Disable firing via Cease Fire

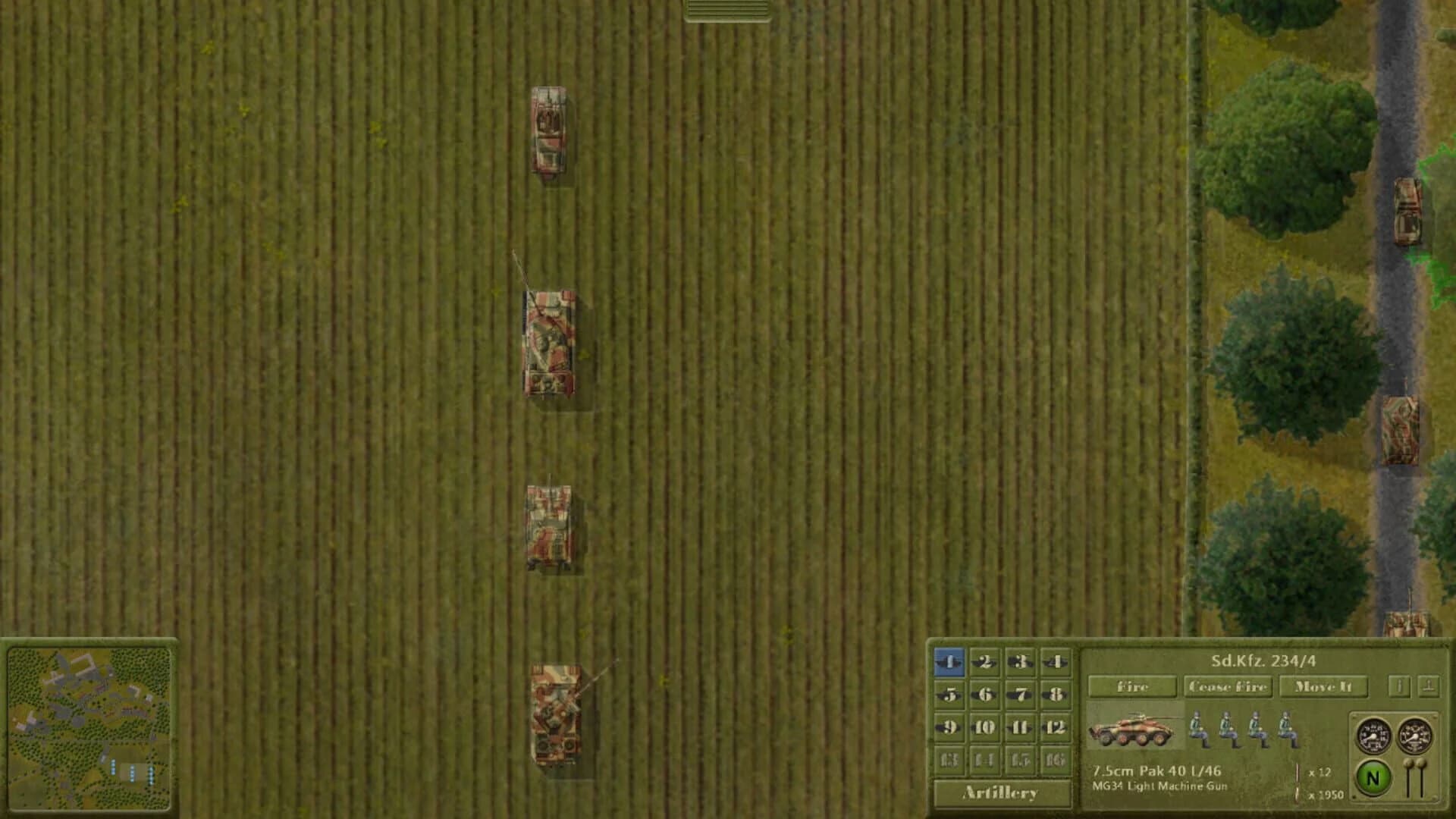(x=1227, y=687)
